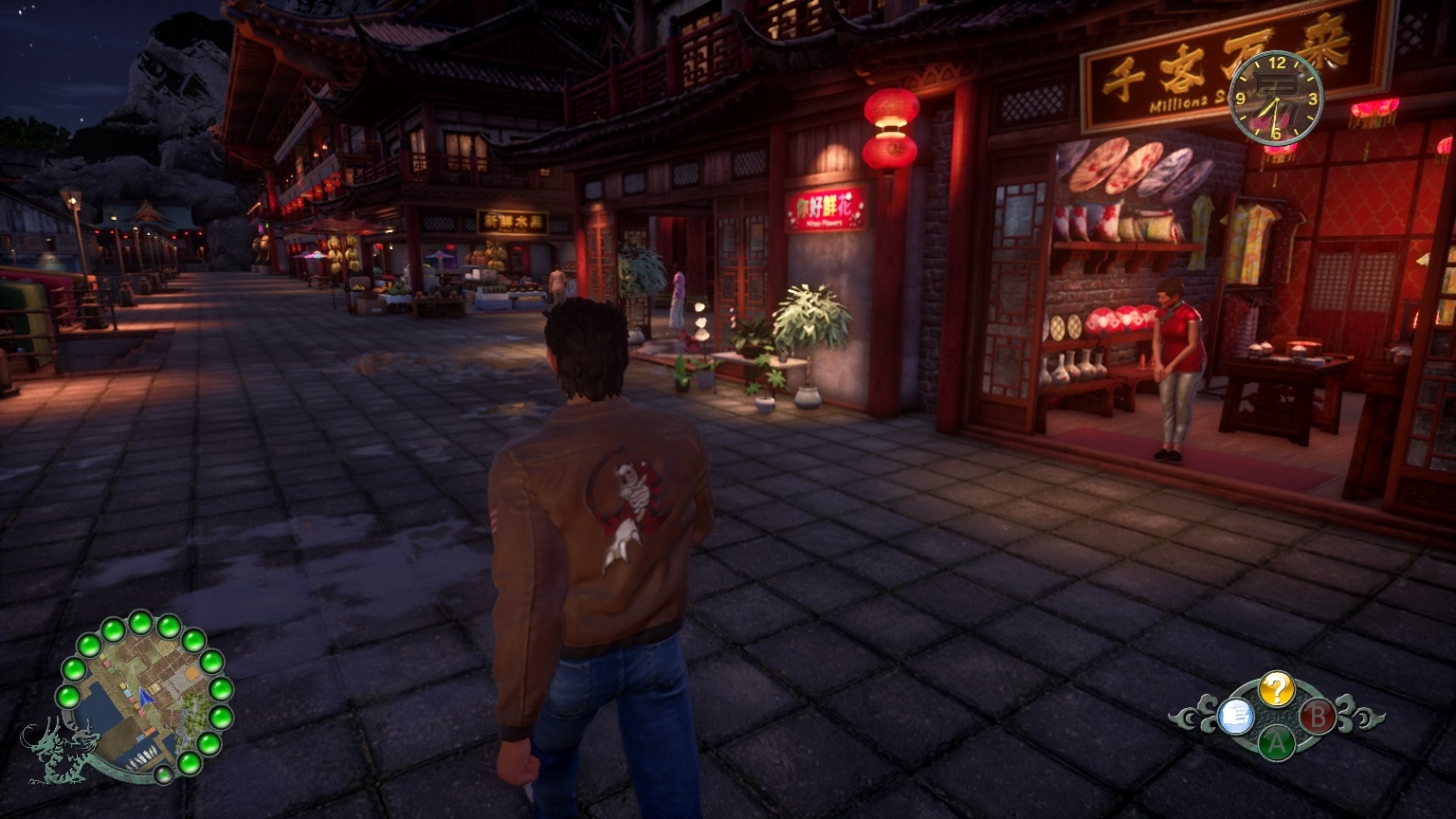
Task: Select the yellow question mark help icon
Action: [x=1276, y=689]
